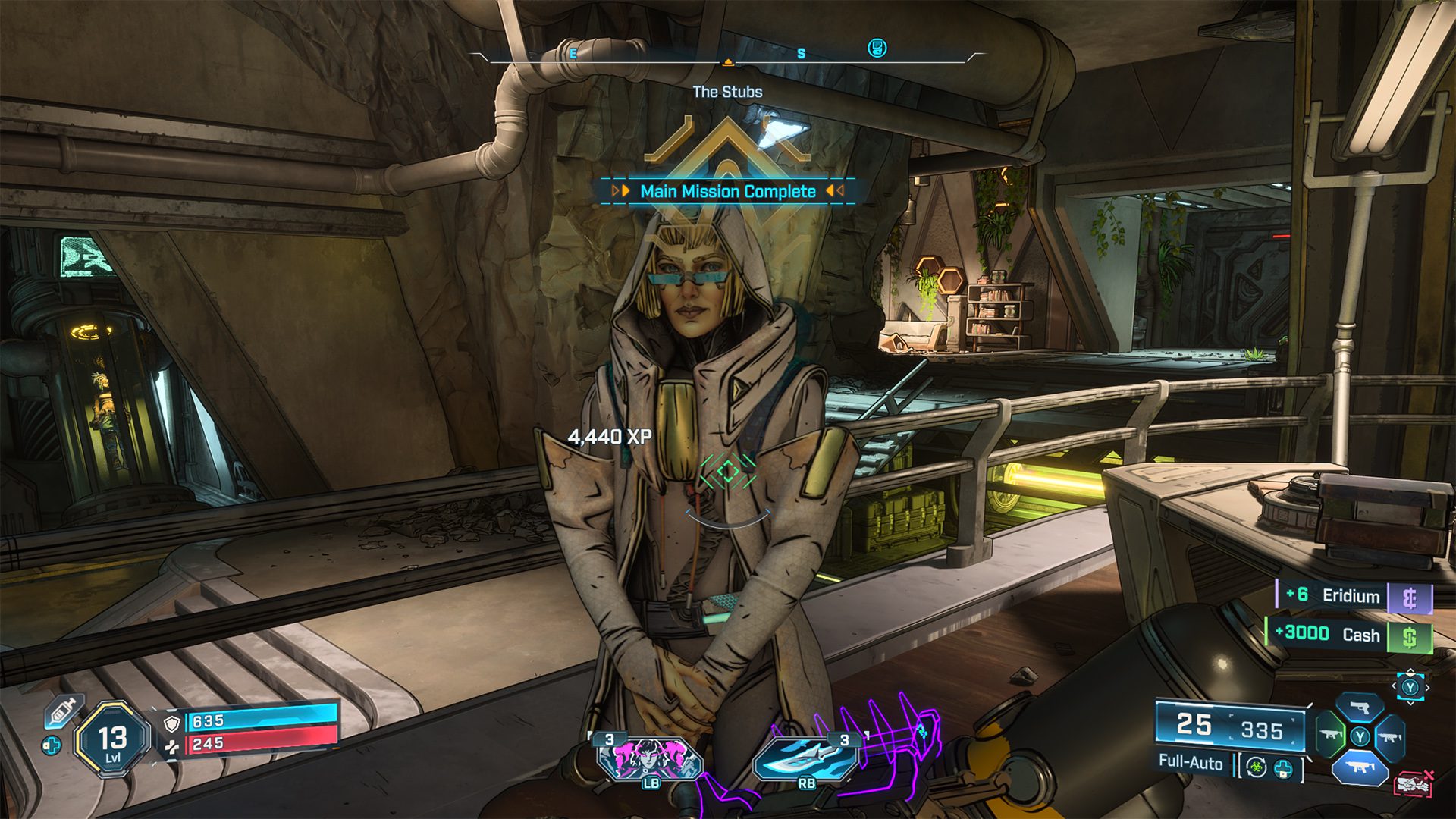Click the red crossed-out vehicle icon
This screenshot has height=819, width=1456.
pyautogui.click(x=1413, y=783)
